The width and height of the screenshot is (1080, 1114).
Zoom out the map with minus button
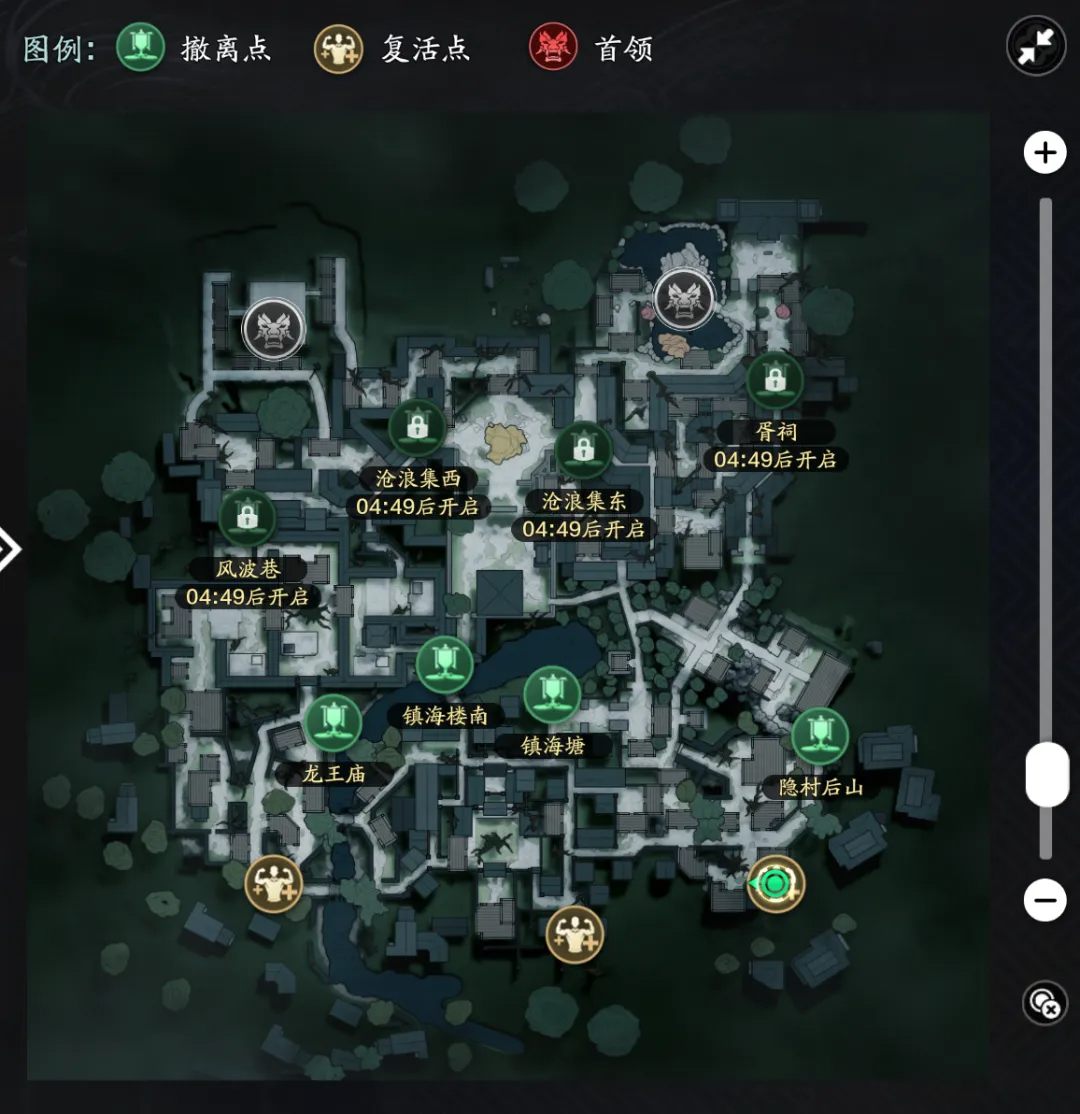coord(1045,901)
